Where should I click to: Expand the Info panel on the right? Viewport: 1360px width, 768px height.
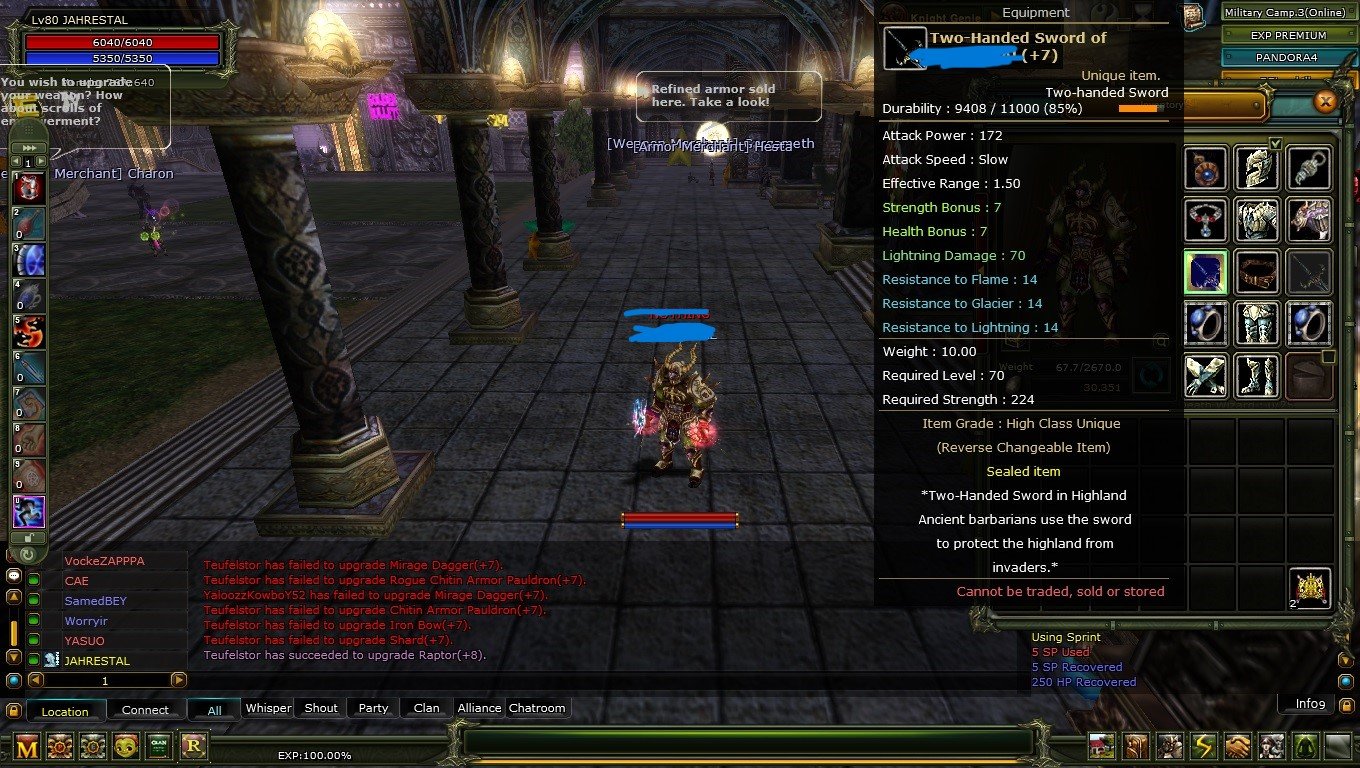click(1307, 704)
